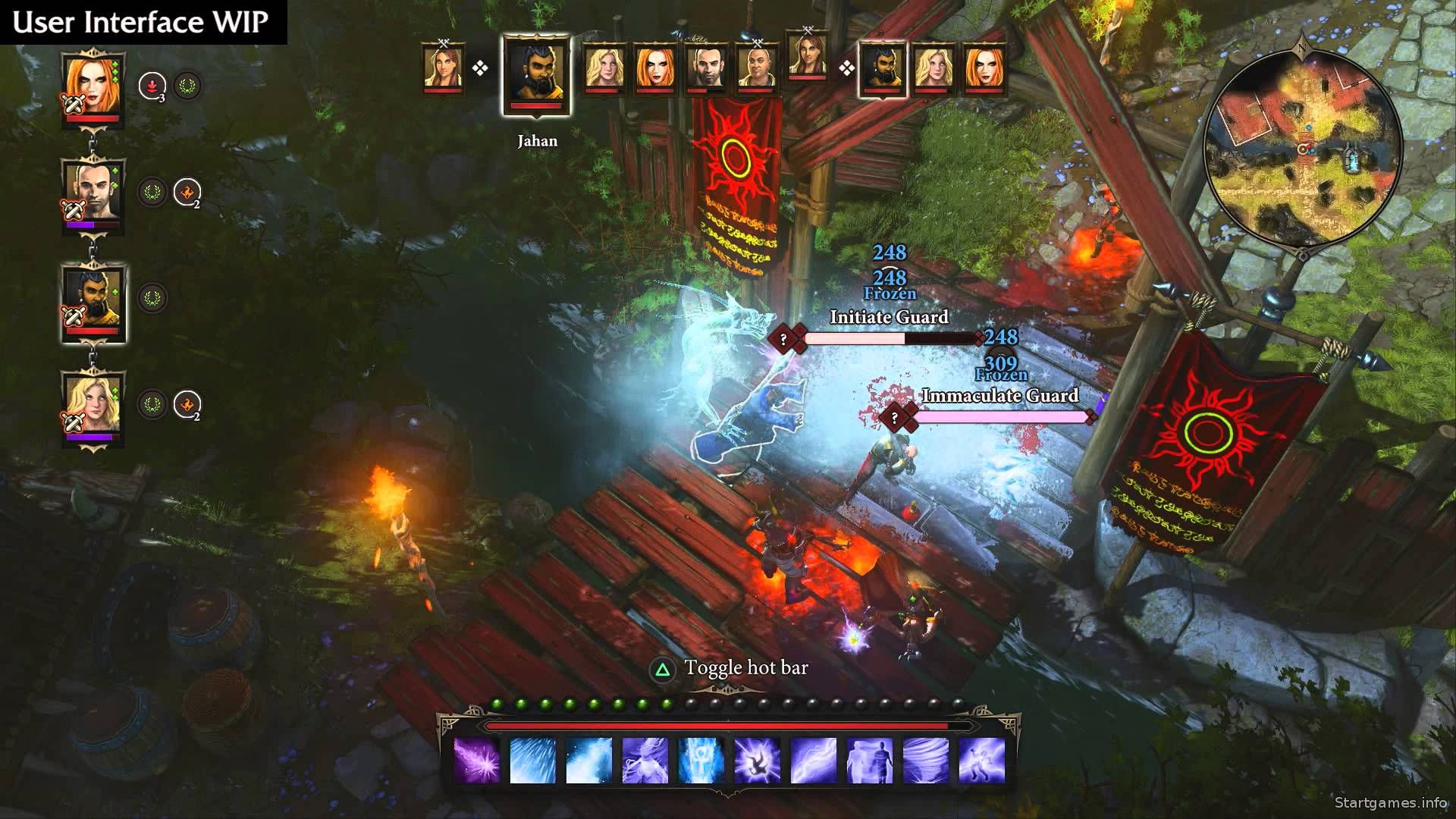
Task: Select the two silhouettes skill icon
Action: pyautogui.click(x=870, y=759)
